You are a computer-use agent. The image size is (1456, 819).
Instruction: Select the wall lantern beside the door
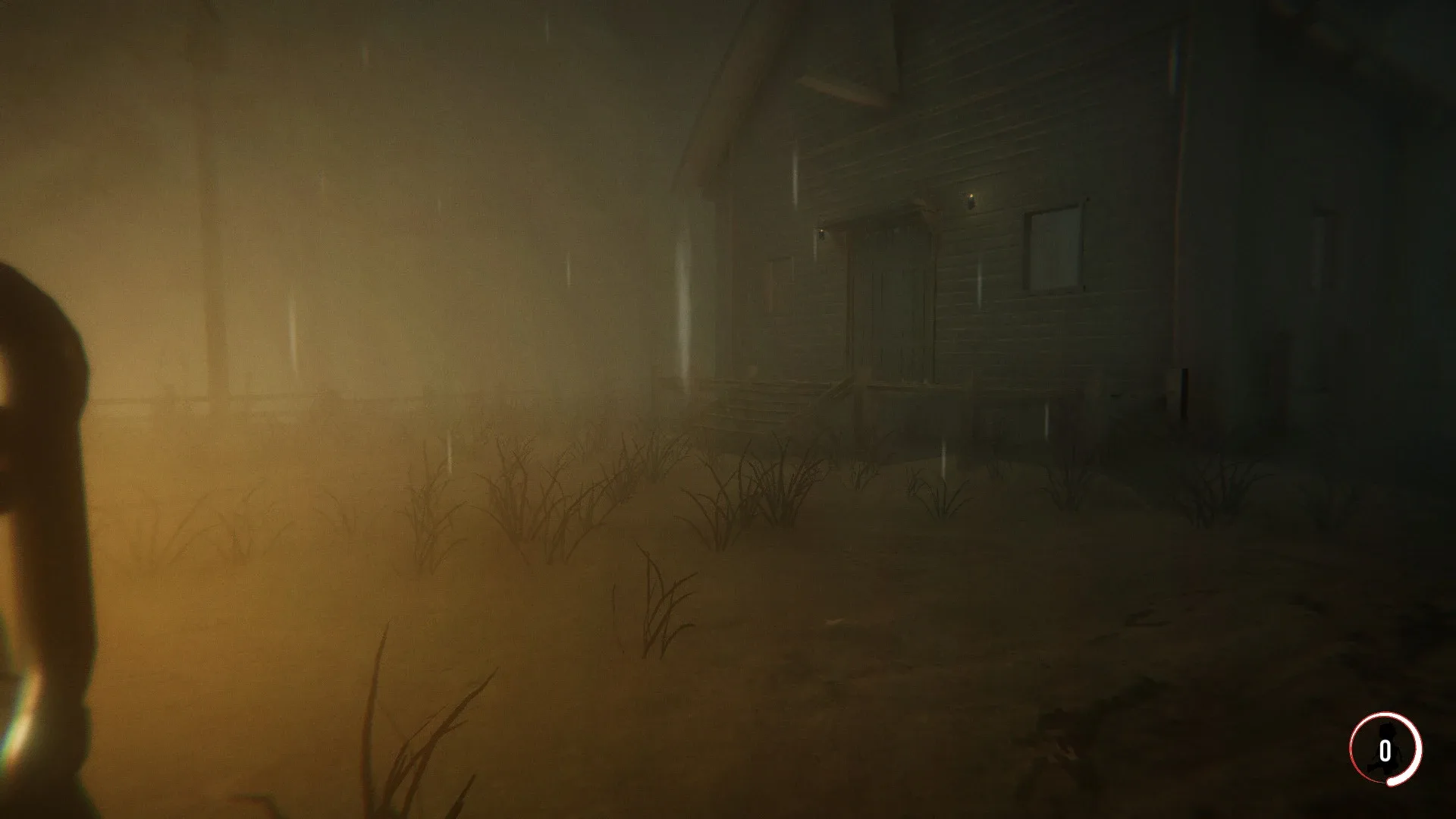(x=971, y=199)
